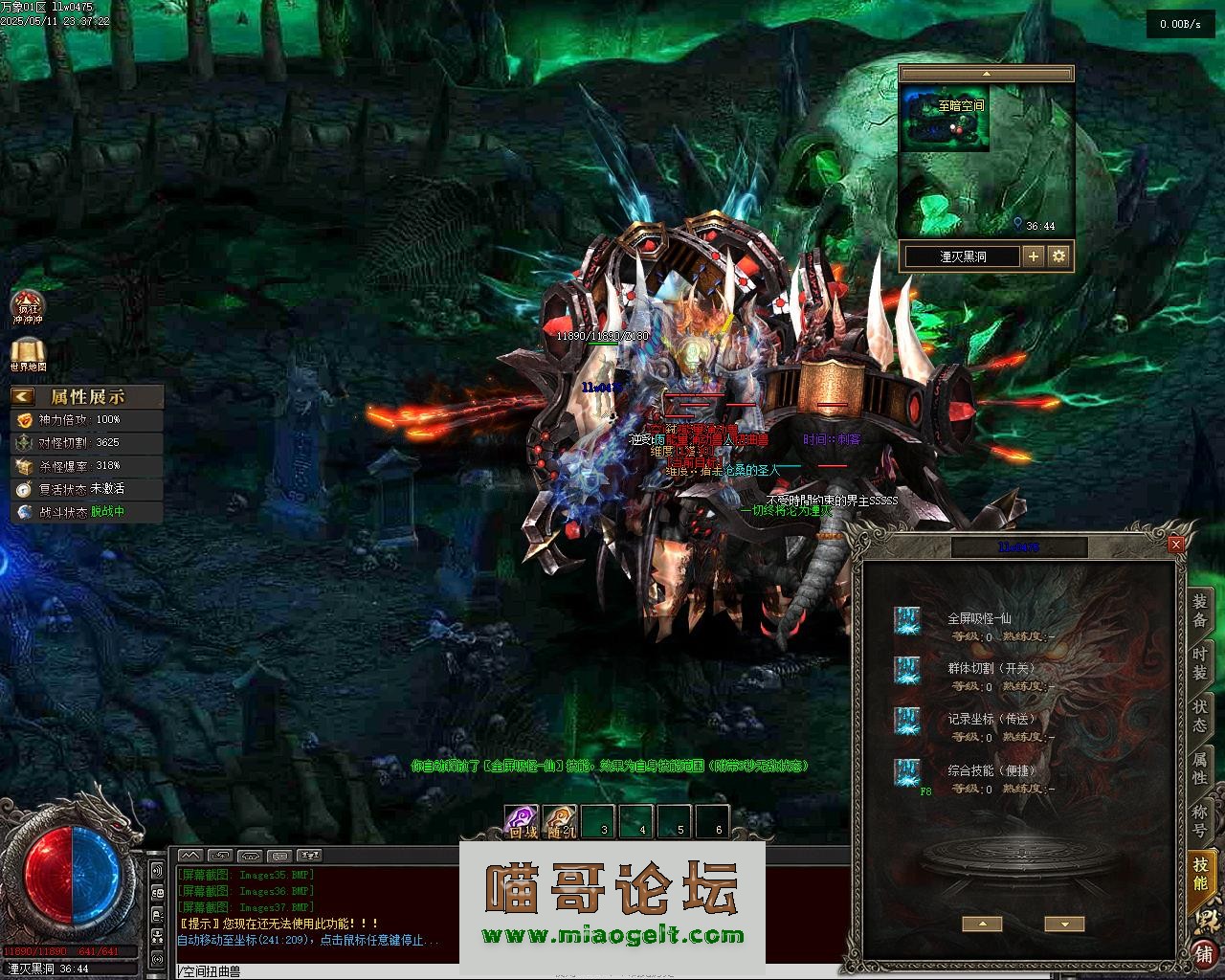Select the 综合技能 (便捷) skill icon
Viewport: 1225px width, 980px height.
pyautogui.click(x=906, y=772)
